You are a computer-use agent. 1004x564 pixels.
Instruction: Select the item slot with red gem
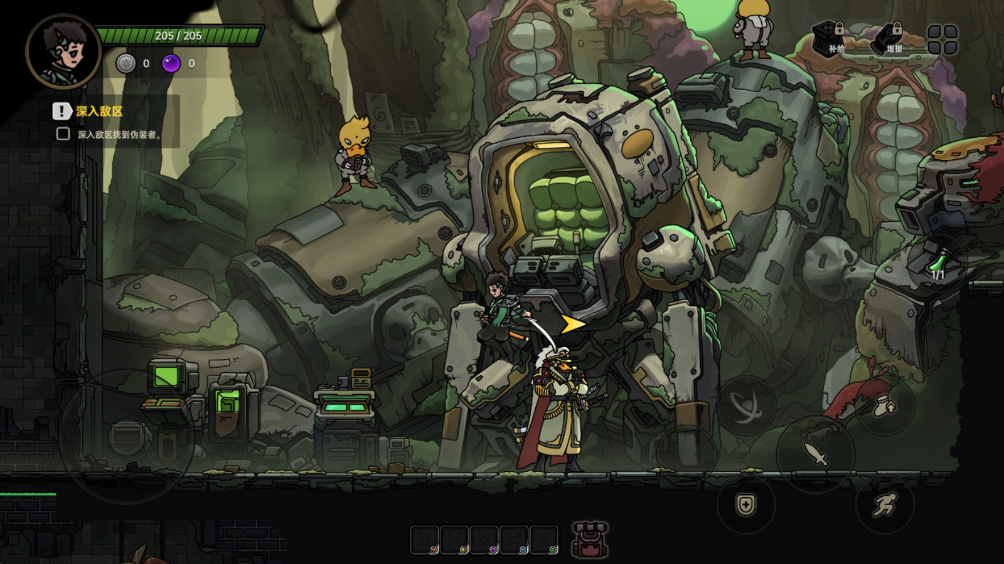tap(425, 540)
